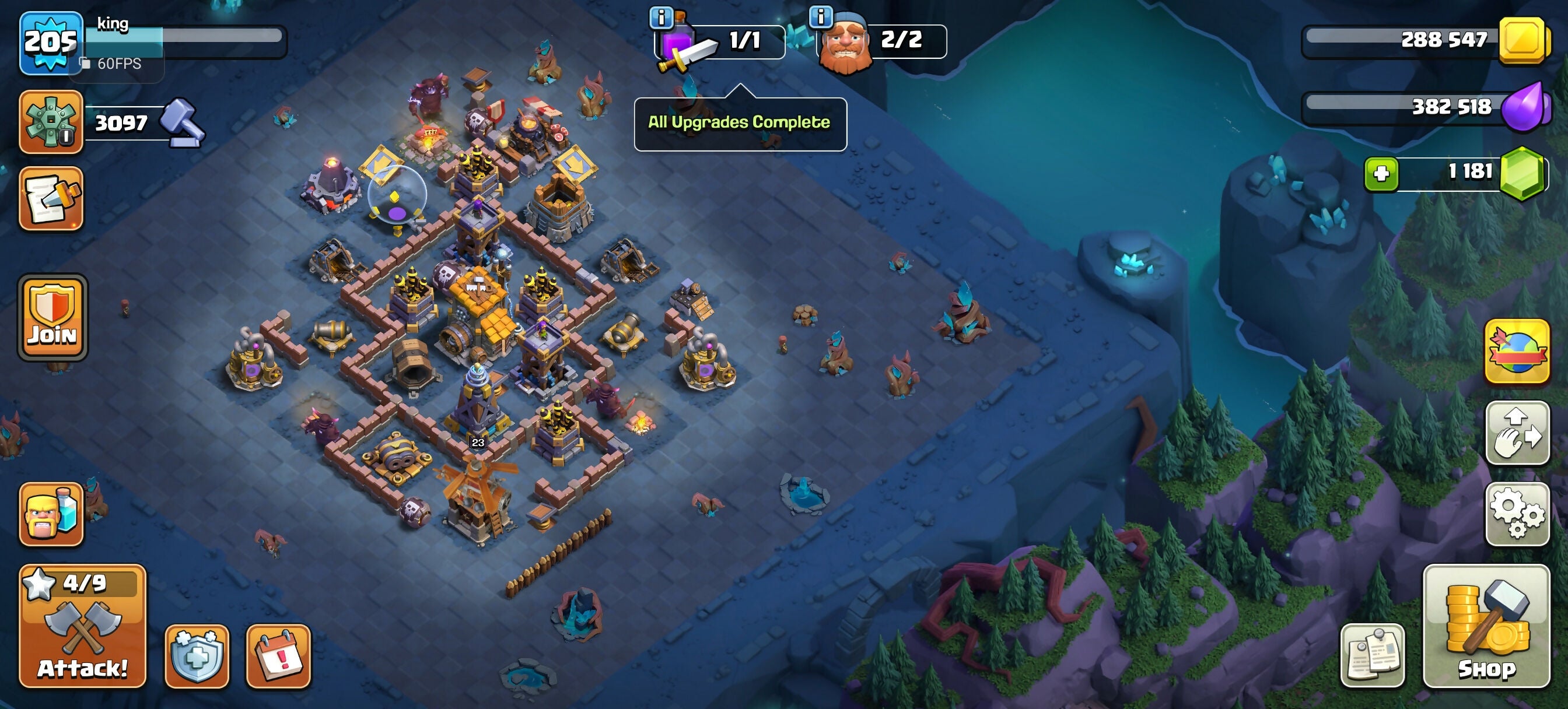This screenshot has height=709, width=1568.
Task: Open the settings gears menu
Action: (1516, 514)
